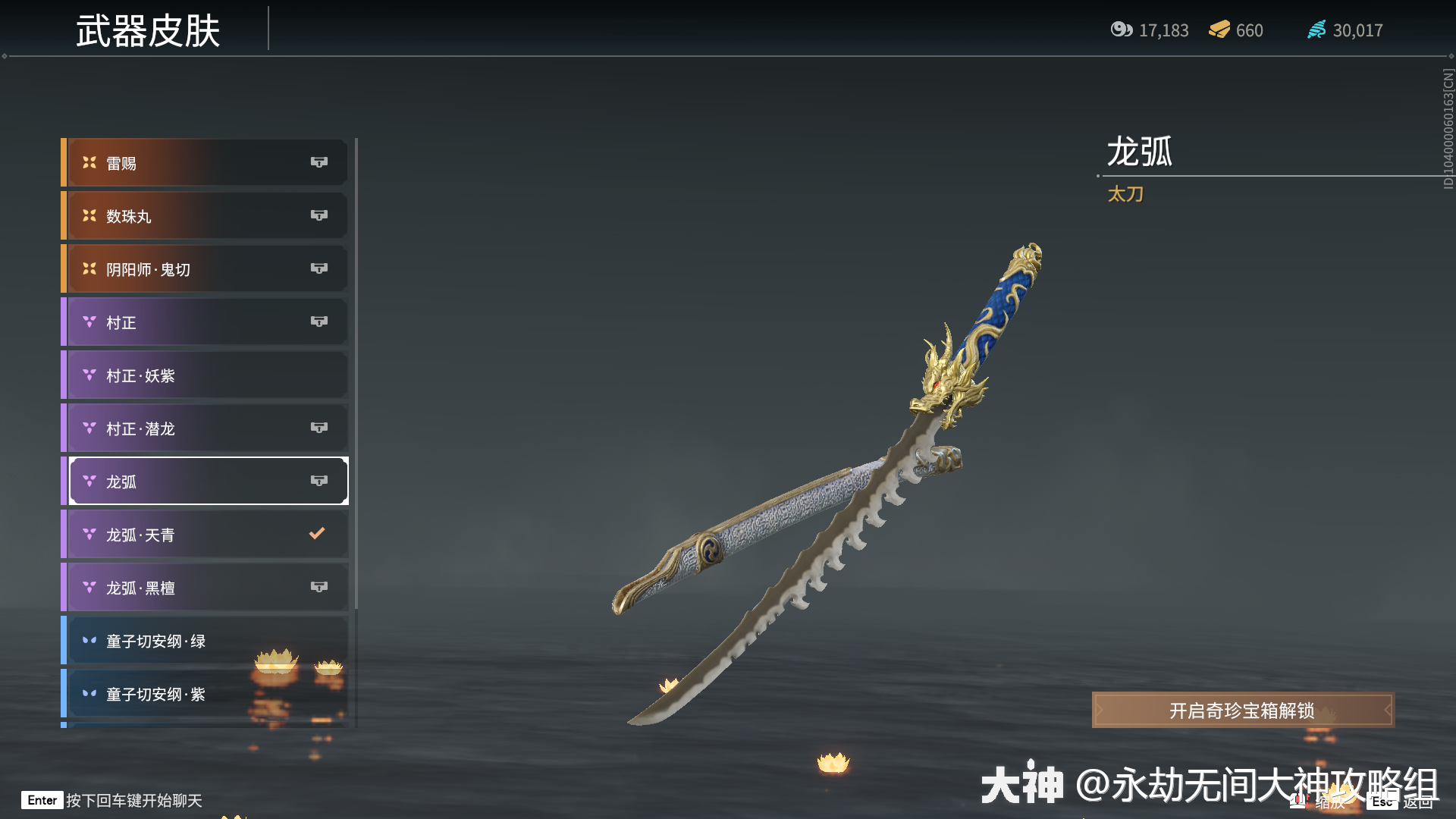Image resolution: width=1456 pixels, height=819 pixels.
Task: Click the coins currency icon in the top bar
Action: click(1122, 30)
